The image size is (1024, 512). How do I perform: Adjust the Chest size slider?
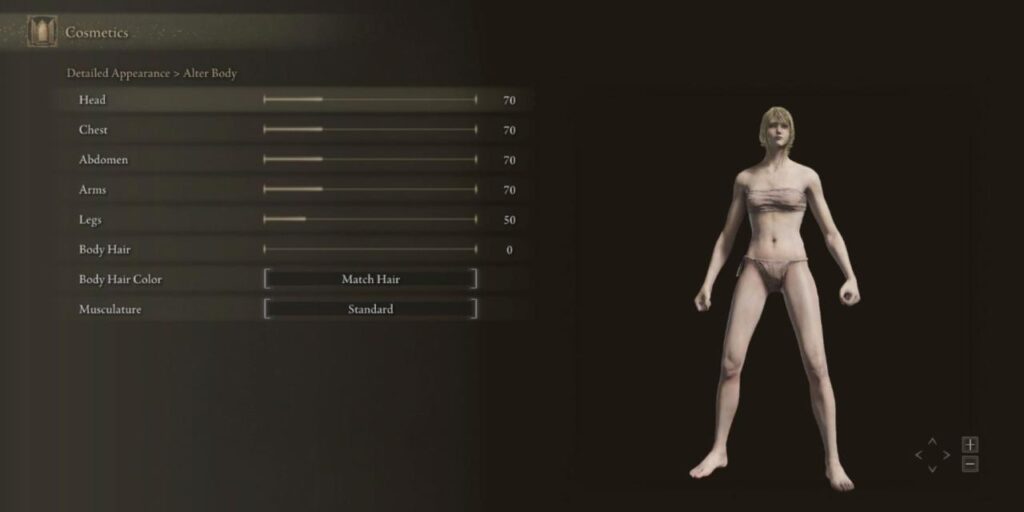[370, 130]
